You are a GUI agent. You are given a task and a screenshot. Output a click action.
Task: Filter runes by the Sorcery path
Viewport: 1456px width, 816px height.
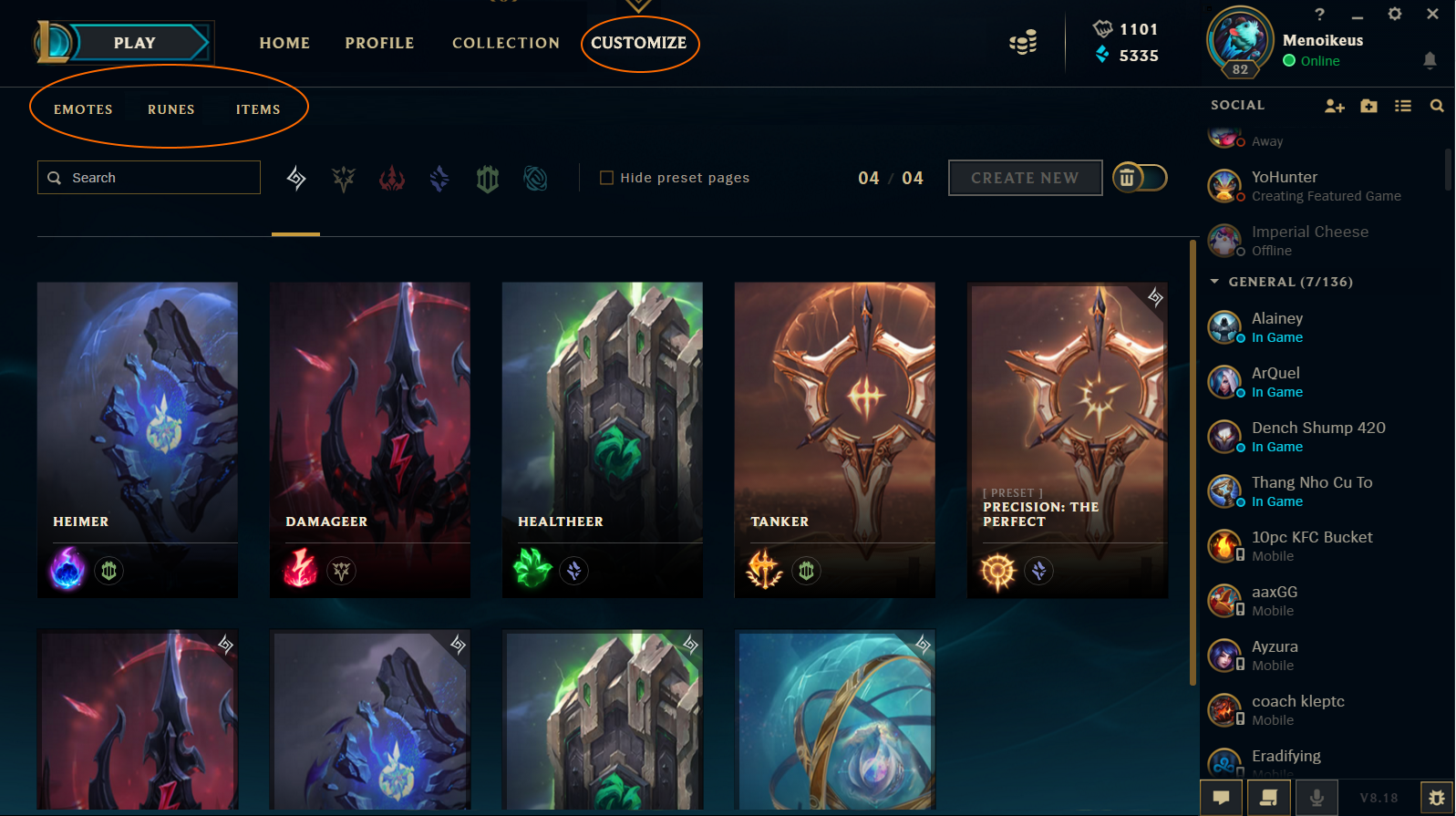pos(439,179)
